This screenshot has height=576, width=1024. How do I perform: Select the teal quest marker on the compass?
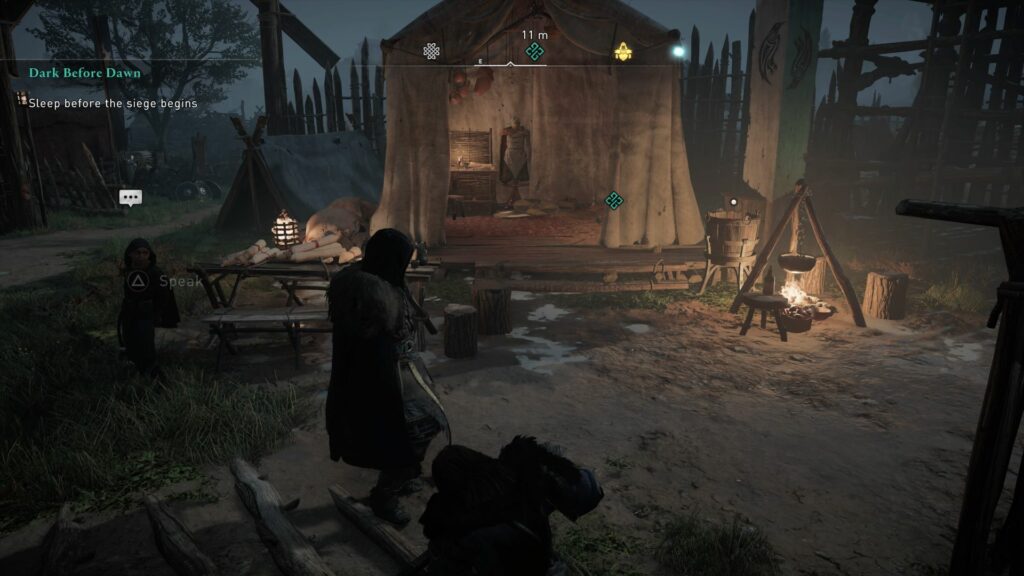[x=534, y=51]
